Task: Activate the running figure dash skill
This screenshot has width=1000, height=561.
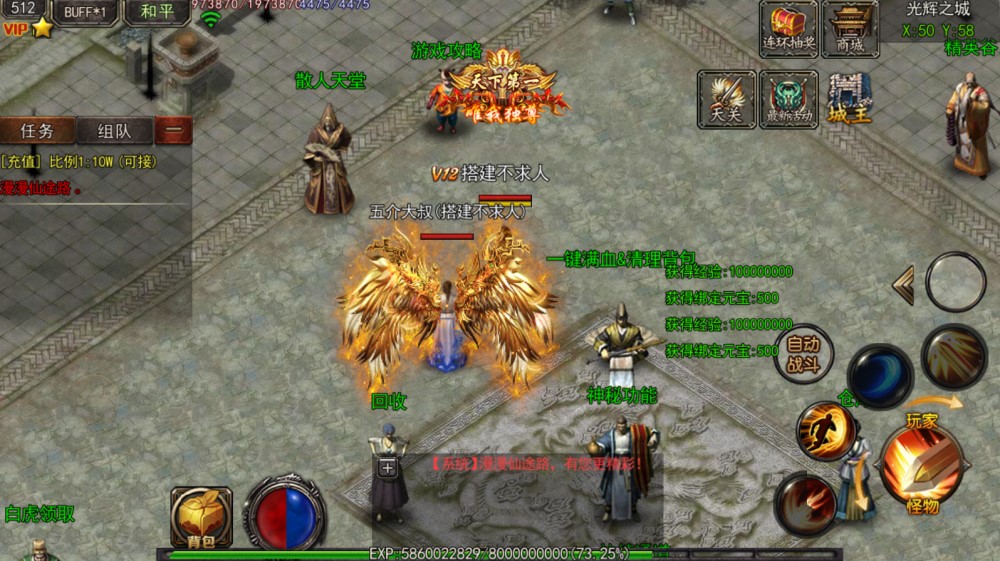Action: (826, 430)
